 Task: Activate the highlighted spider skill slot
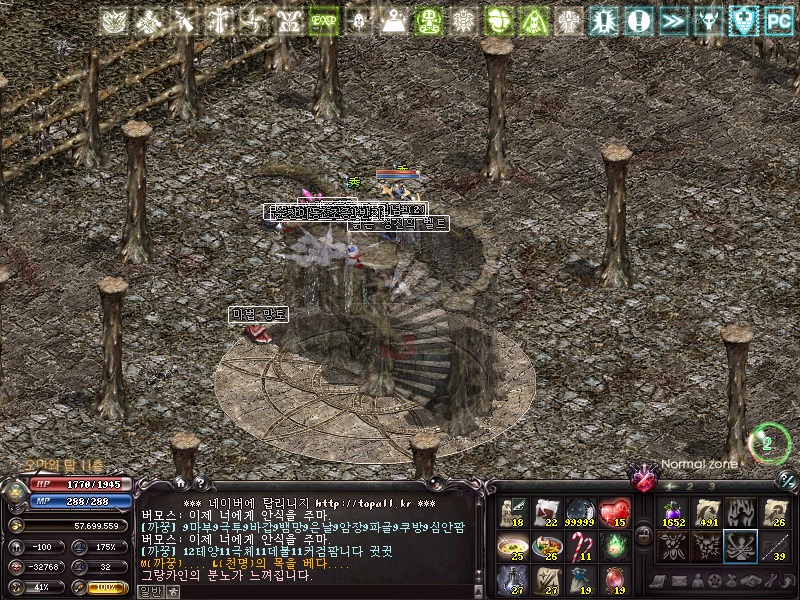(x=740, y=546)
